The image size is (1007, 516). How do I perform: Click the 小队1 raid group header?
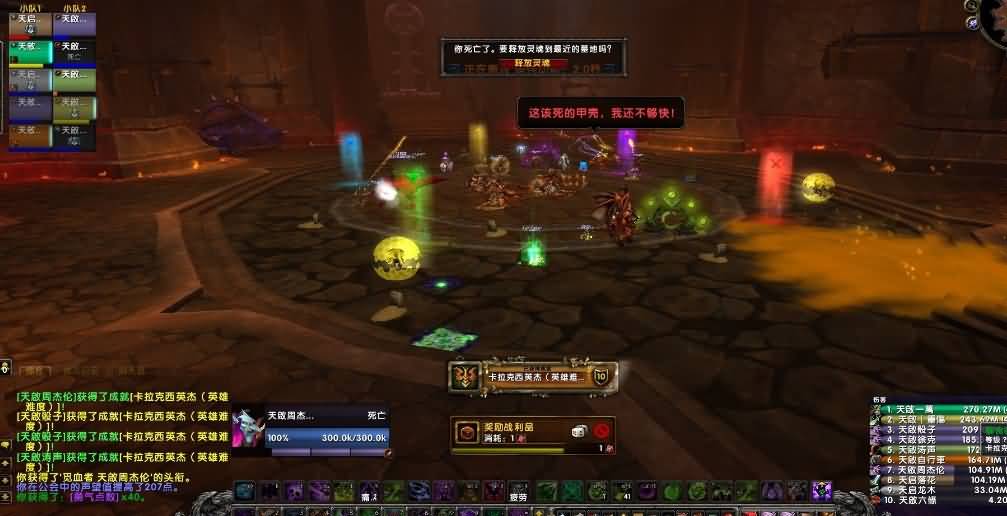[31, 8]
